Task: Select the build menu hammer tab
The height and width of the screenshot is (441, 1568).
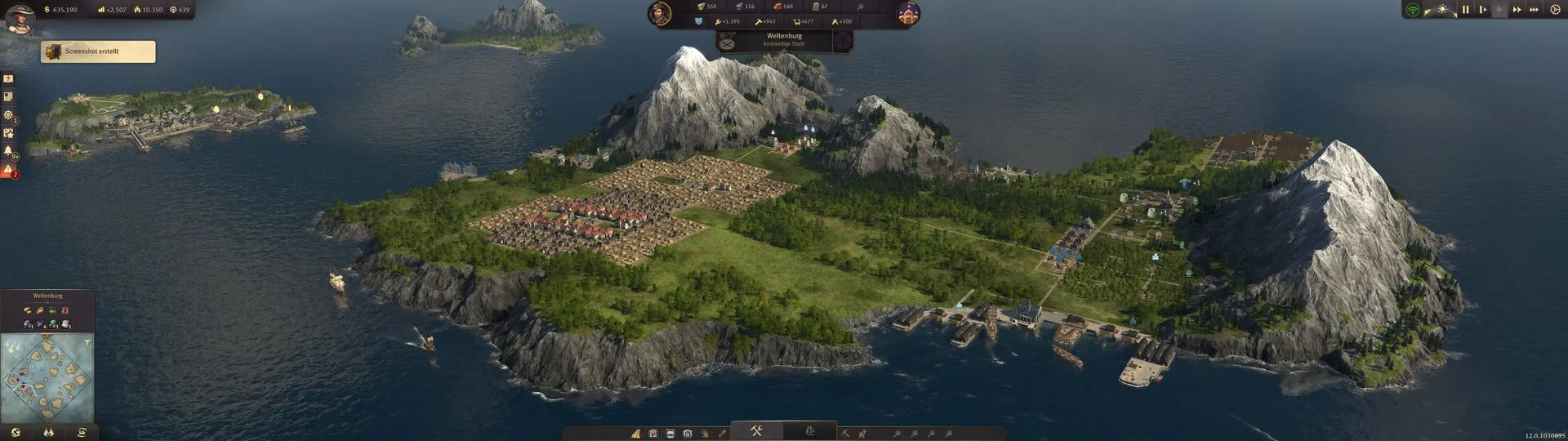Action: [756, 431]
